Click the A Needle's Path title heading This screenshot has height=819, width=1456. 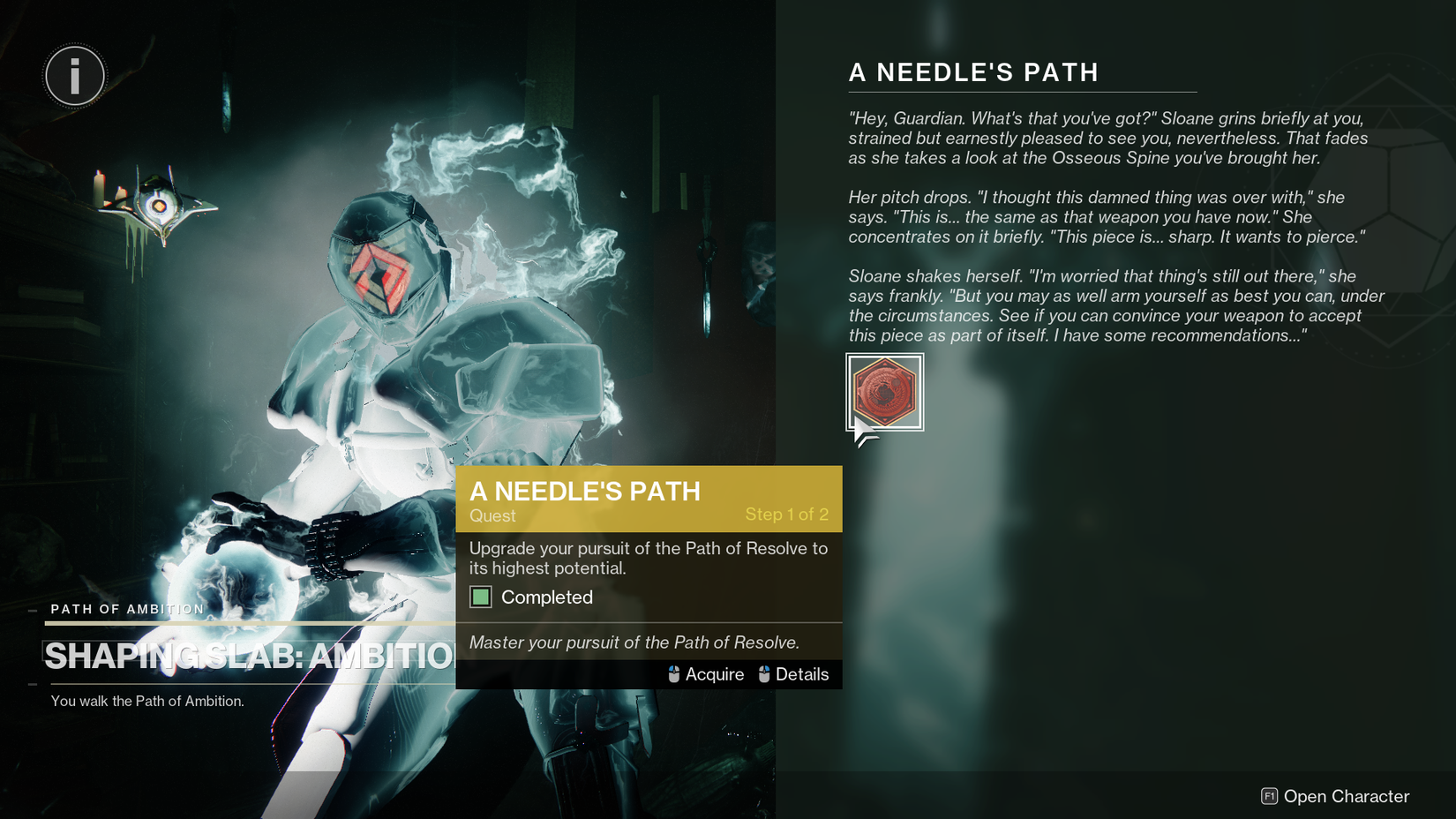click(973, 72)
